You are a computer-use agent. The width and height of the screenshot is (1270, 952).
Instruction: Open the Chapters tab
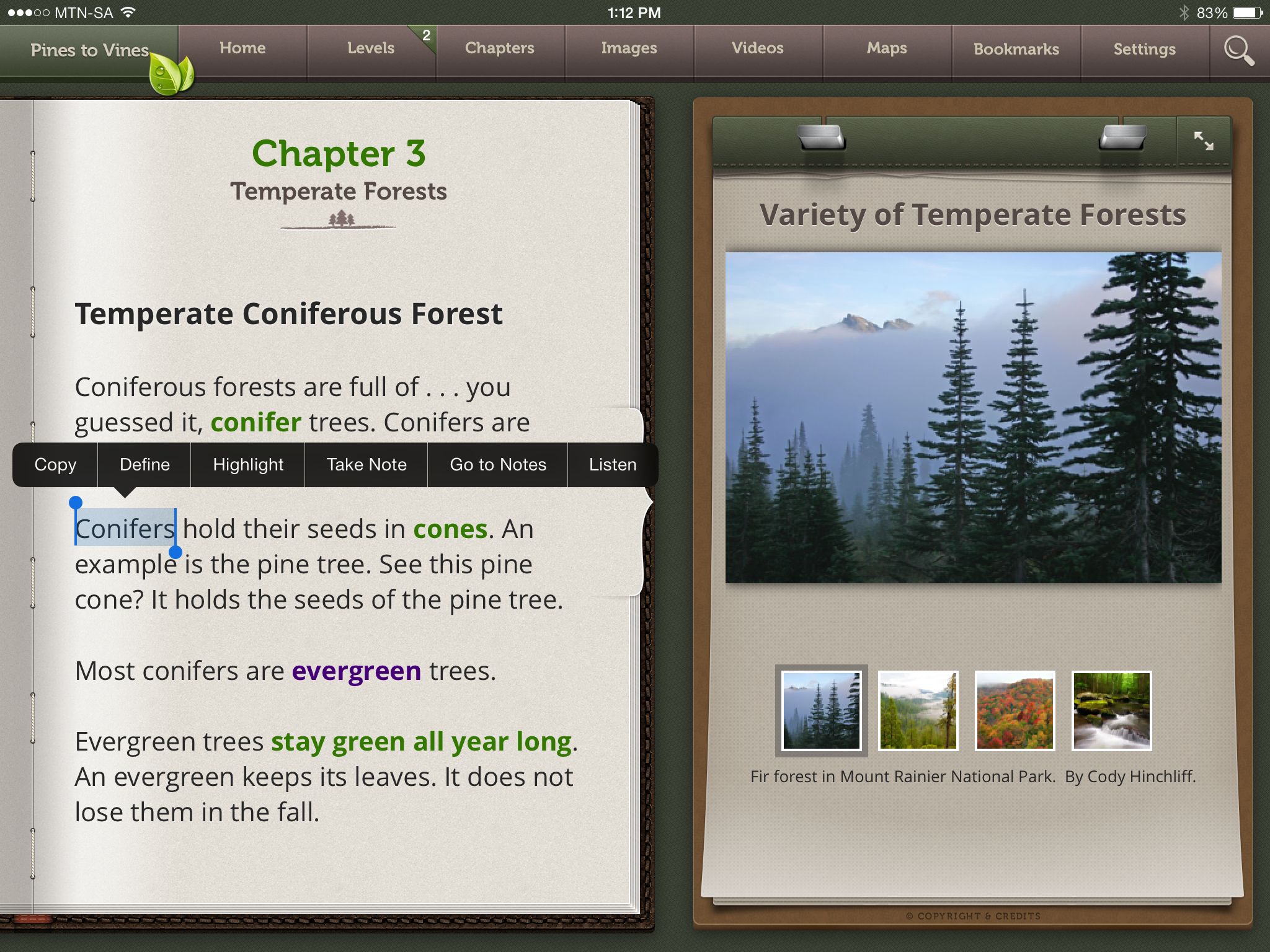500,48
